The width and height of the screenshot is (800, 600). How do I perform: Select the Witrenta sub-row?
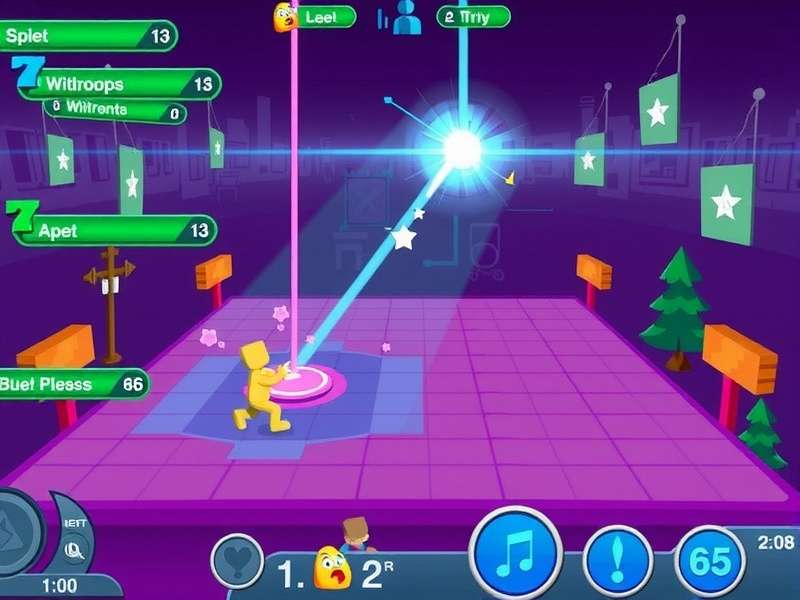114,111
